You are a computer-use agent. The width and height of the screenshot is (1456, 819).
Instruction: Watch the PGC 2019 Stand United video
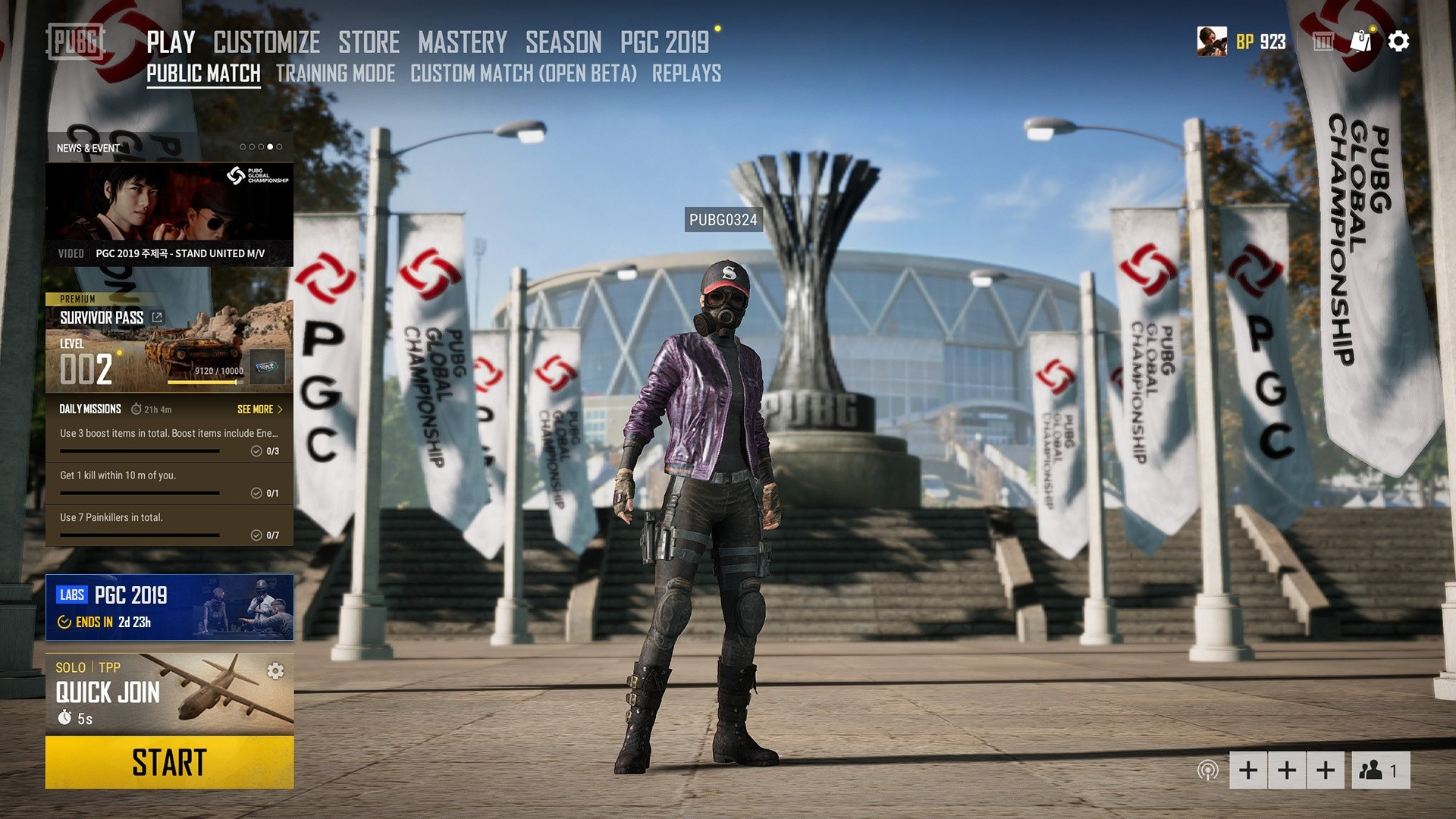169,214
